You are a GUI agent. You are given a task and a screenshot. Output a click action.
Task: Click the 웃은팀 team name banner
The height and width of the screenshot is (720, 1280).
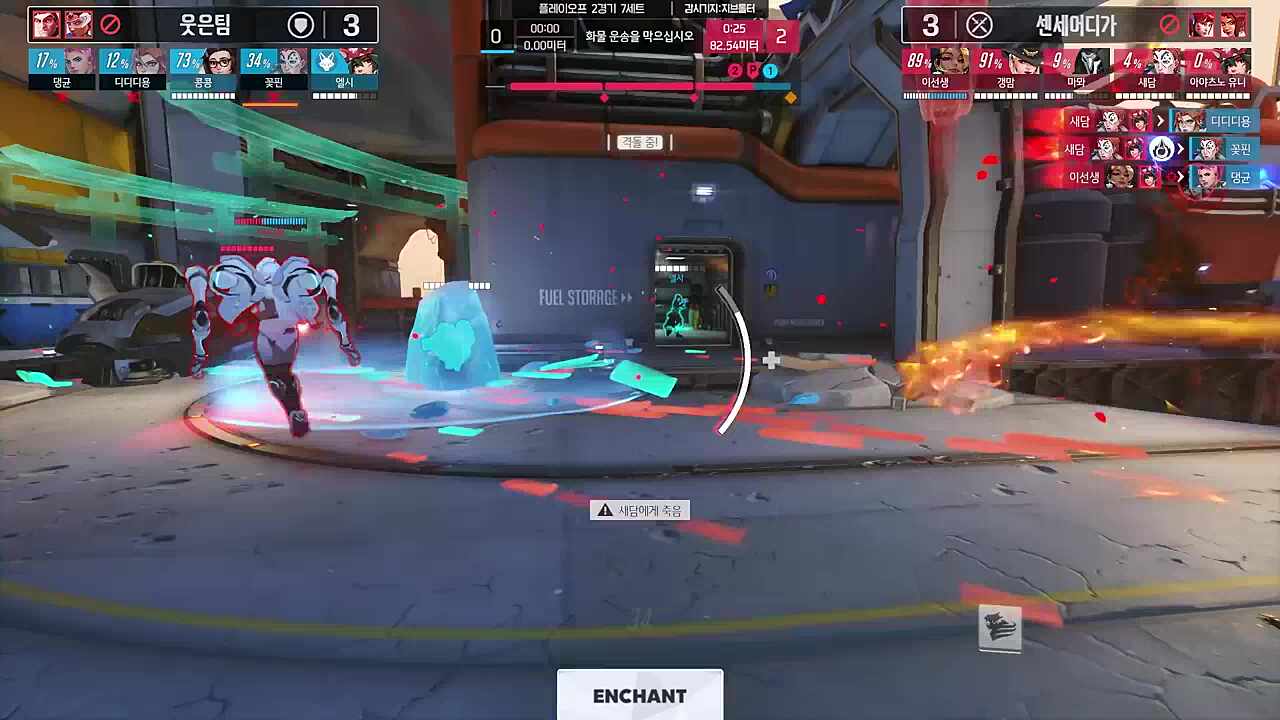coord(204,24)
